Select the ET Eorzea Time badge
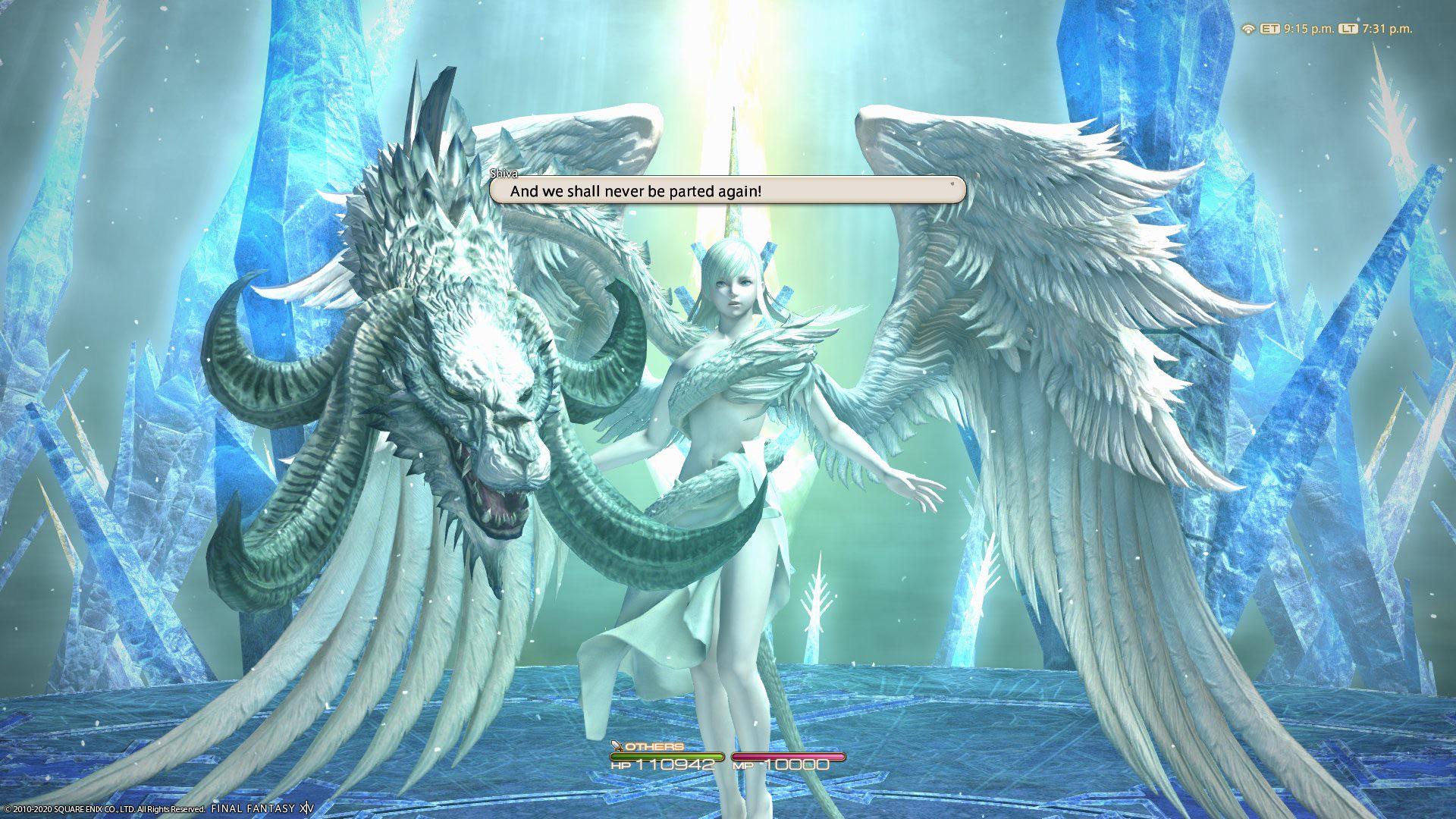1456x819 pixels. [1270, 28]
